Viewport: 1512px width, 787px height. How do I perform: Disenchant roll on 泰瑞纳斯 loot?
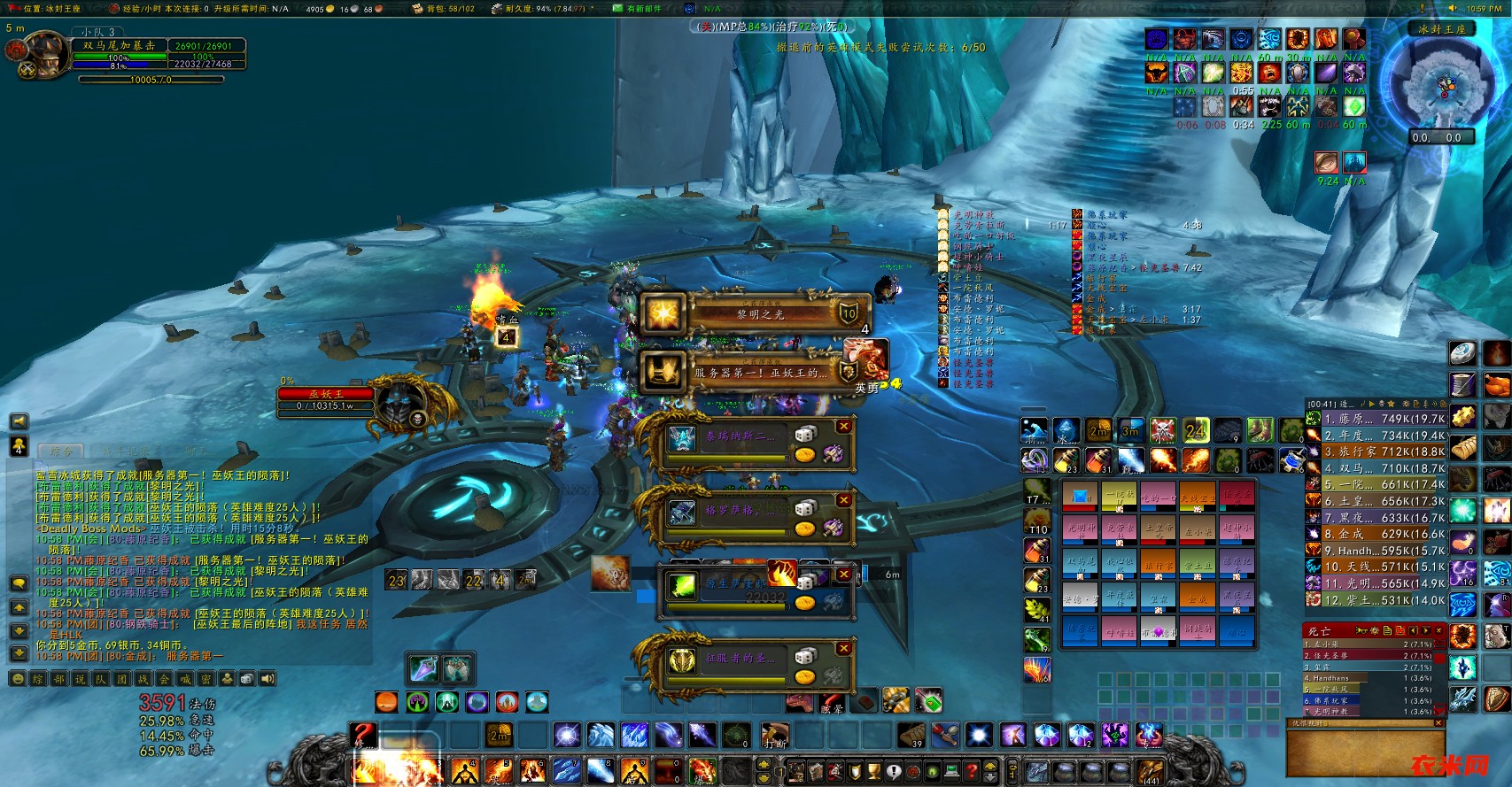pyautogui.click(x=833, y=454)
